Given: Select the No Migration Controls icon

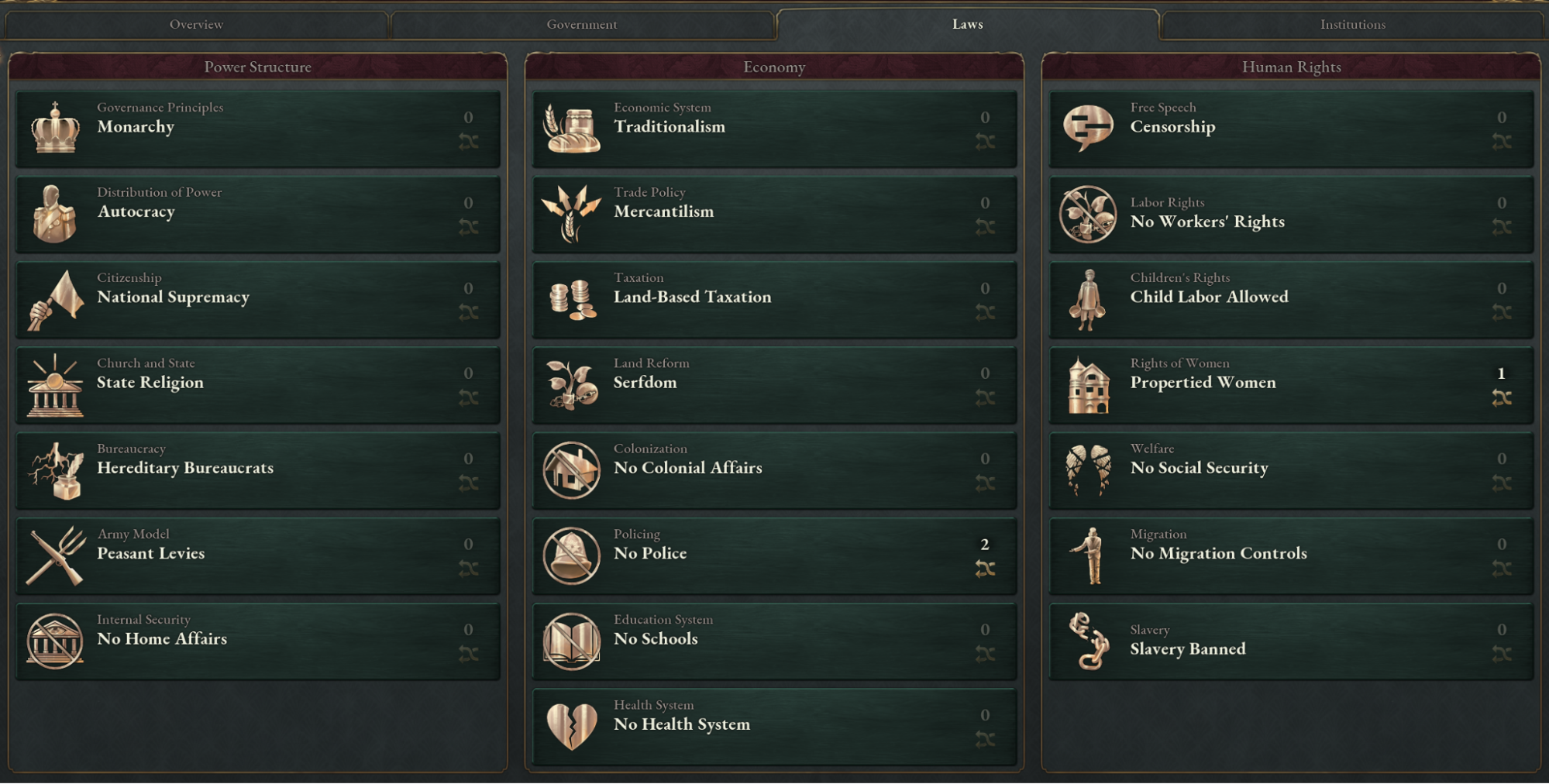Looking at the screenshot, I should point(1088,556).
